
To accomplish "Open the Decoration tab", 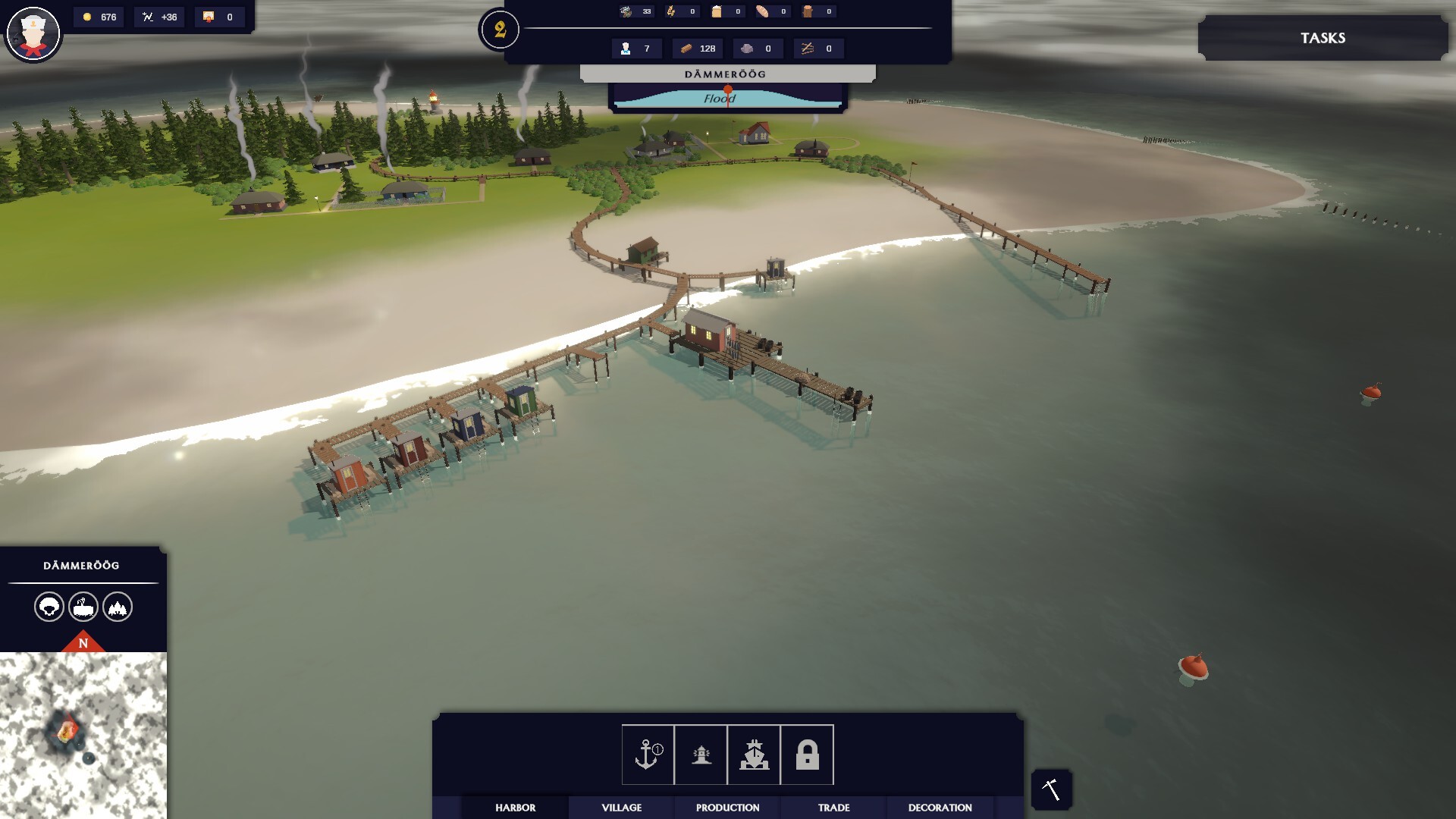I will 939,808.
